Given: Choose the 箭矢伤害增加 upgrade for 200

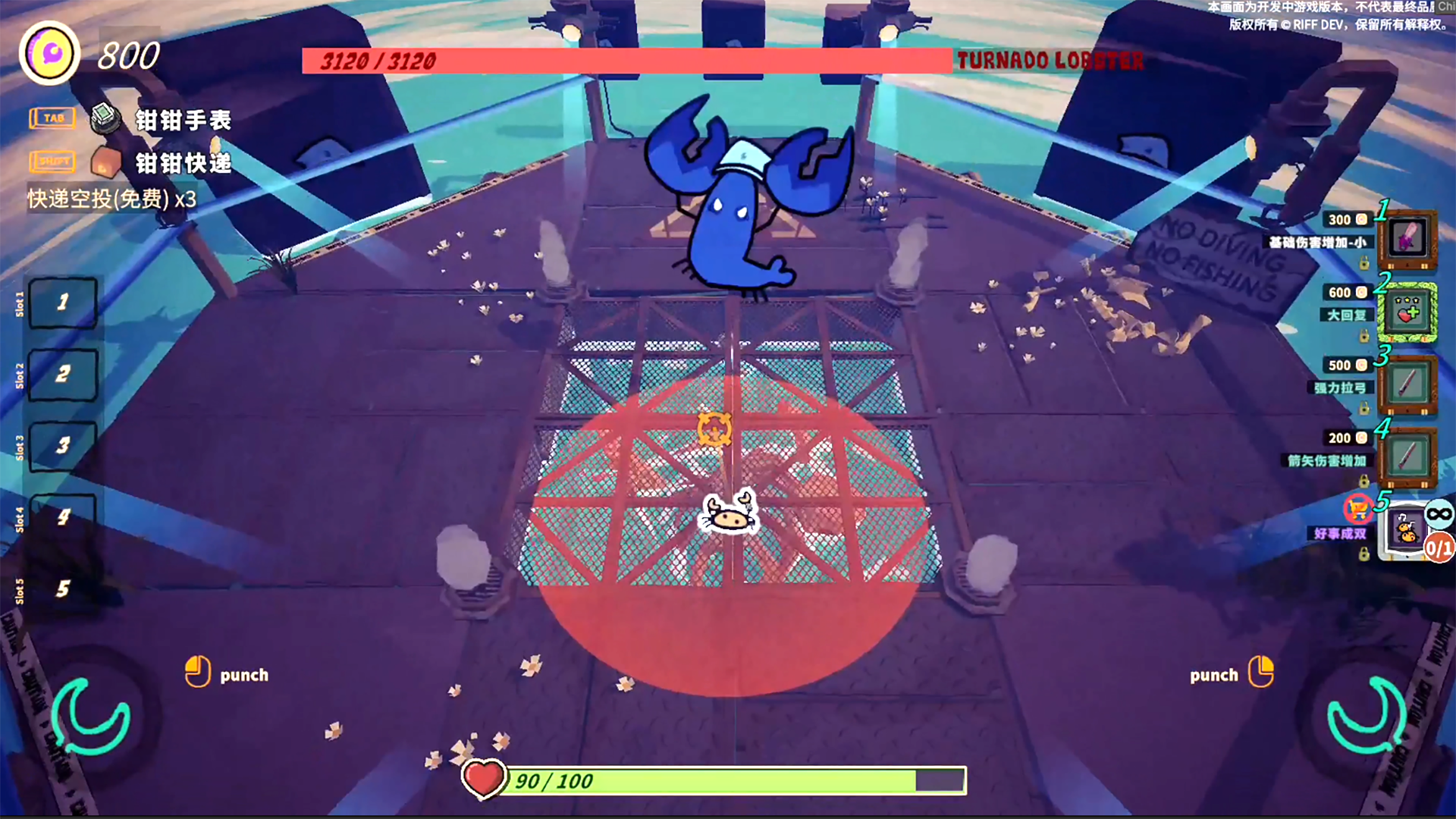Looking at the screenshot, I should (1407, 457).
